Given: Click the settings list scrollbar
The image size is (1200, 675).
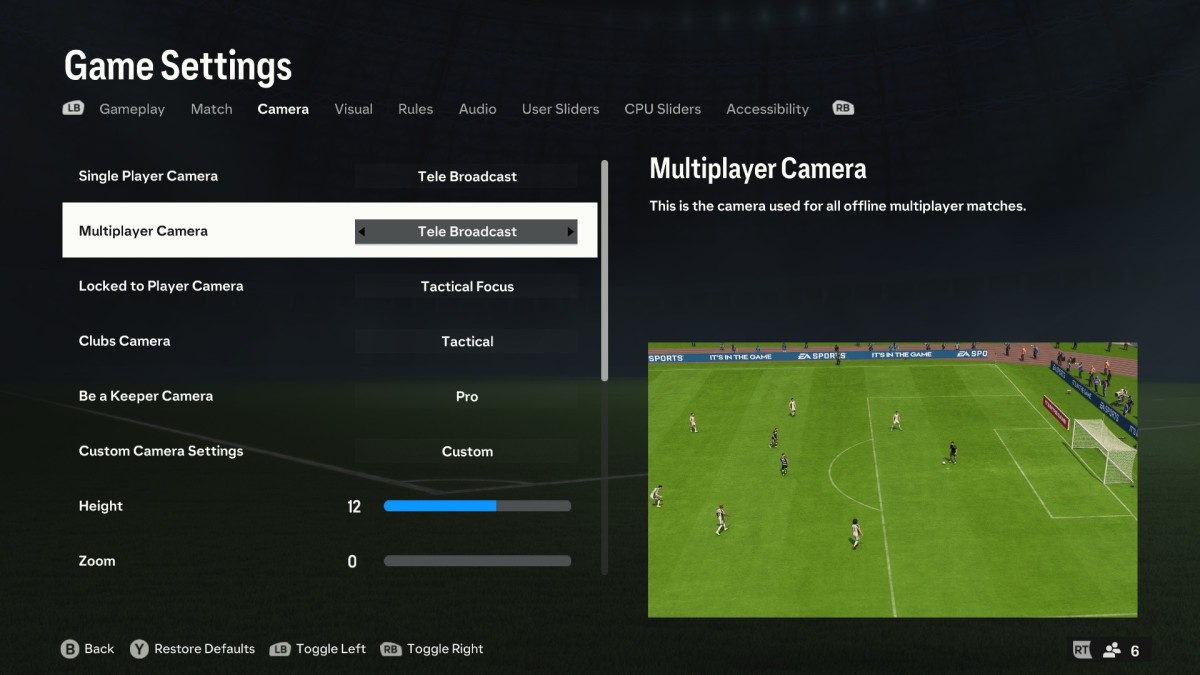Looking at the screenshot, I should pyautogui.click(x=604, y=270).
